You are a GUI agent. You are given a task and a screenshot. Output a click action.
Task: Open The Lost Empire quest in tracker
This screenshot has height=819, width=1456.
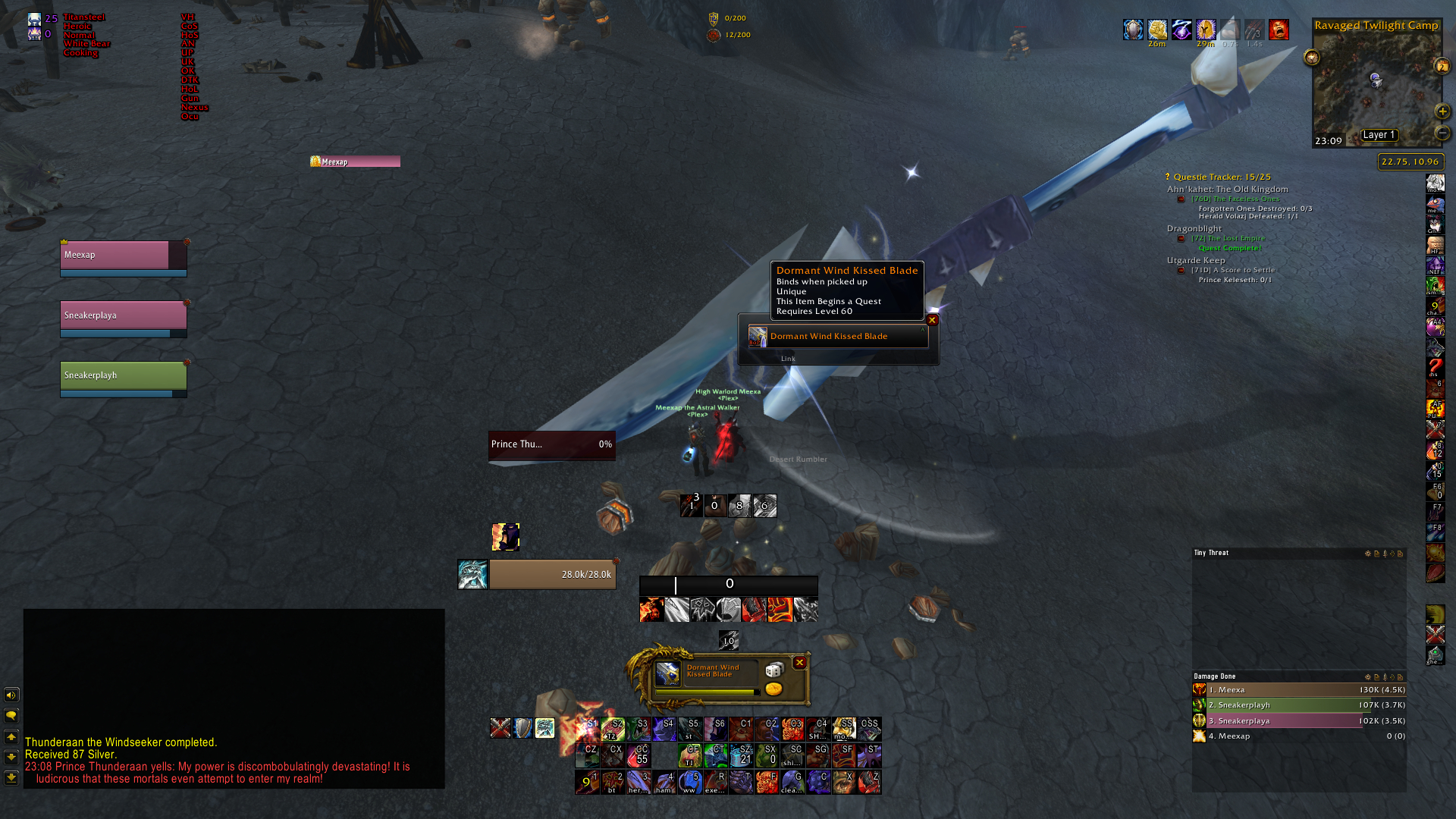pos(1228,238)
